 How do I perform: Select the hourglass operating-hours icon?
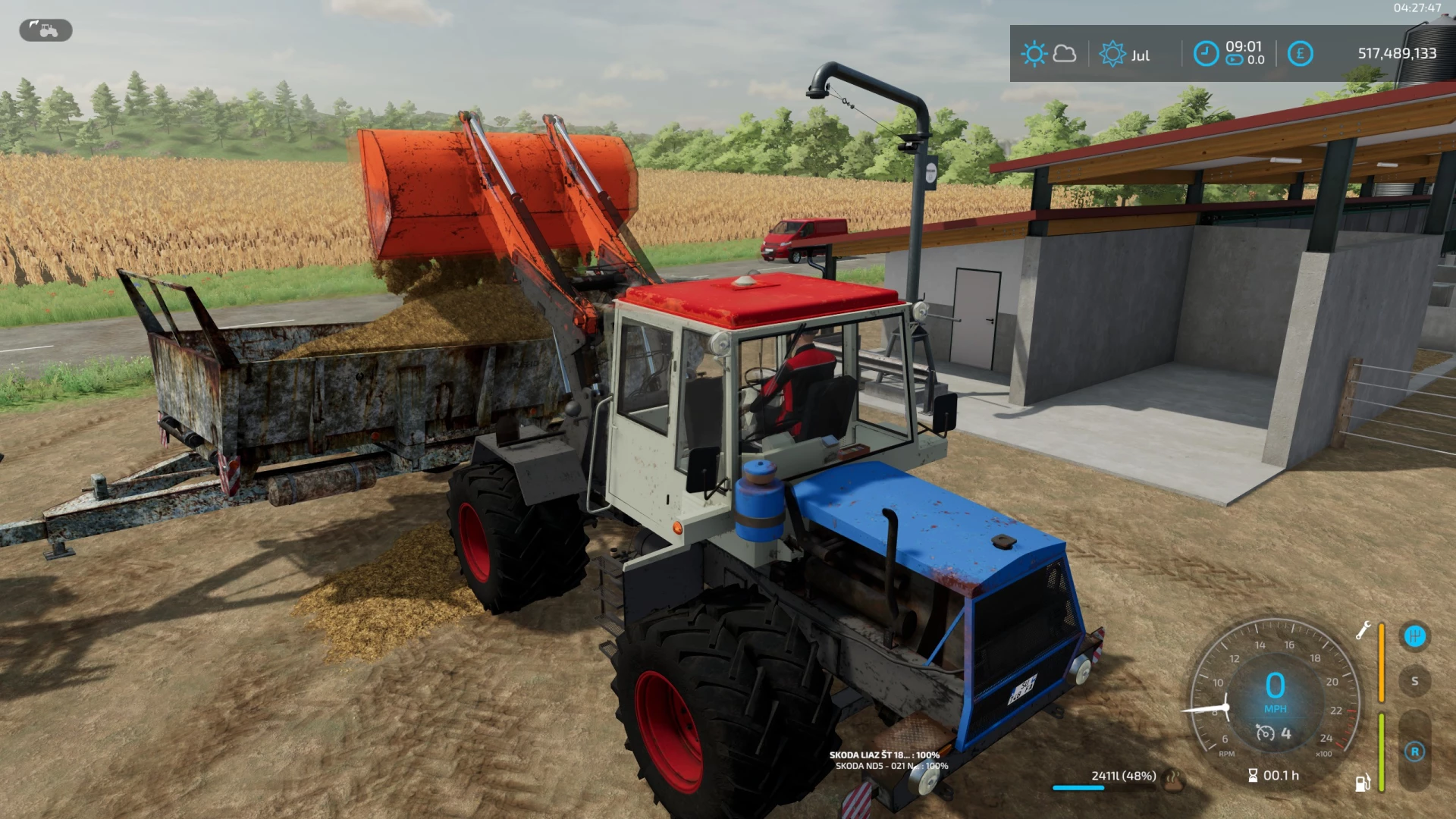tap(1253, 776)
